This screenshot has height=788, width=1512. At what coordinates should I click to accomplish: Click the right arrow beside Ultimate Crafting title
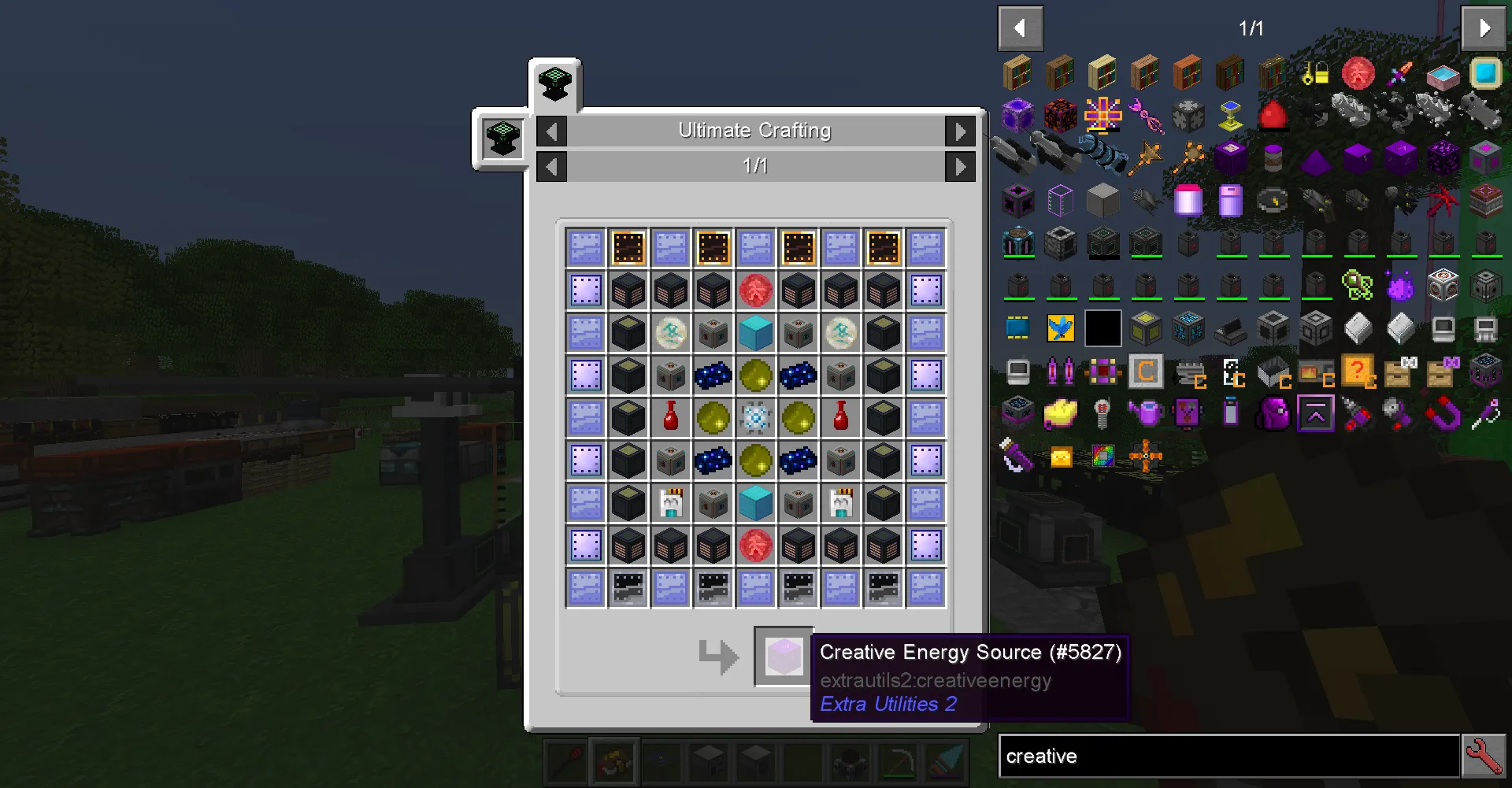coord(960,131)
